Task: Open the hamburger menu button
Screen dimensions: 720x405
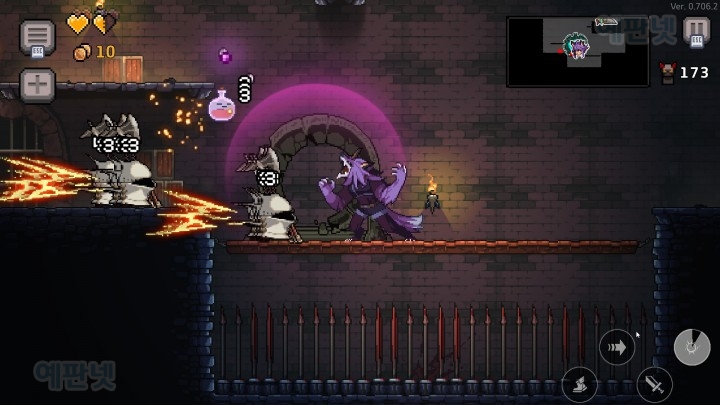Action: click(38, 38)
